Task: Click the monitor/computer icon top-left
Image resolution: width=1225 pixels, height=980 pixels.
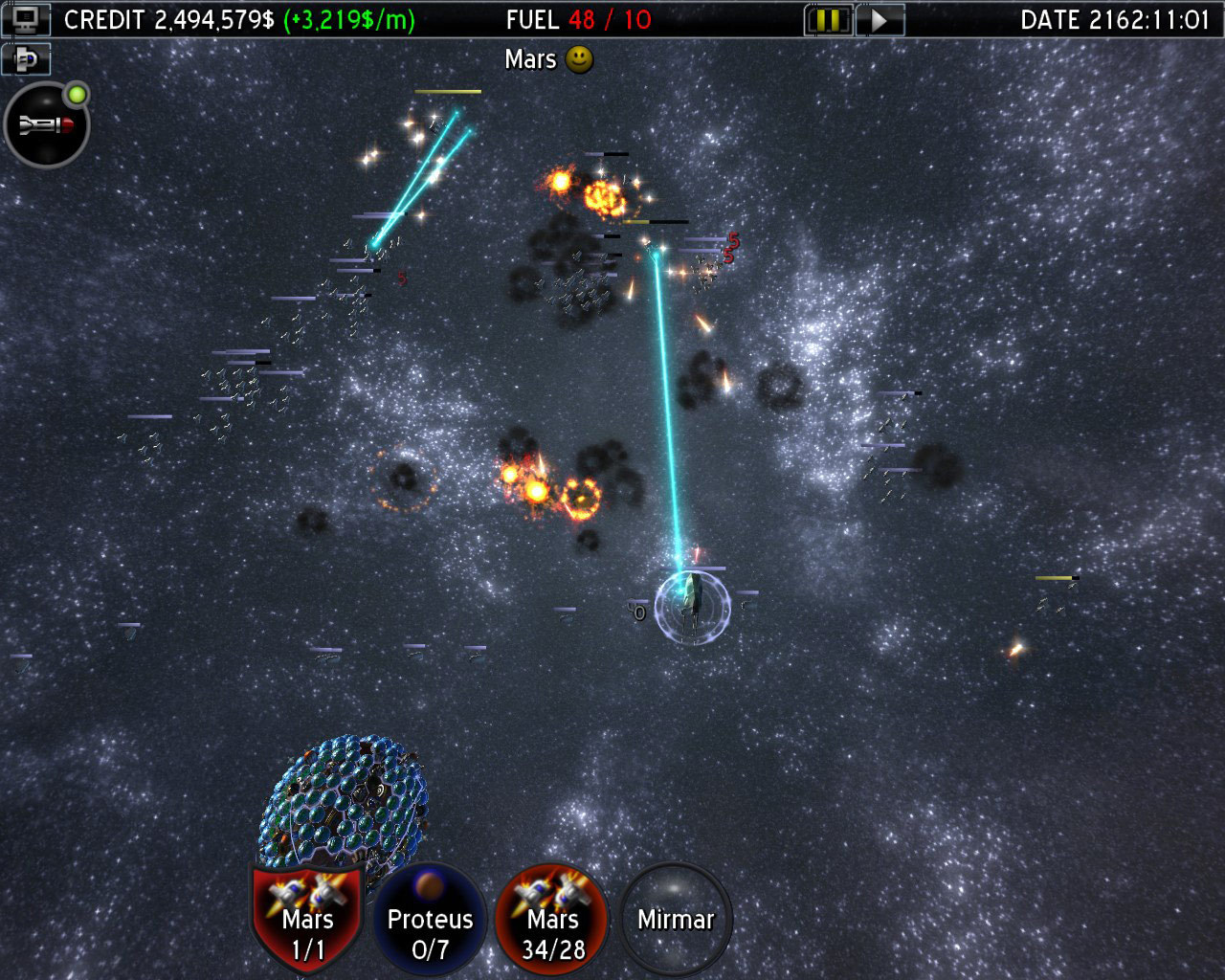Action: coord(27,19)
